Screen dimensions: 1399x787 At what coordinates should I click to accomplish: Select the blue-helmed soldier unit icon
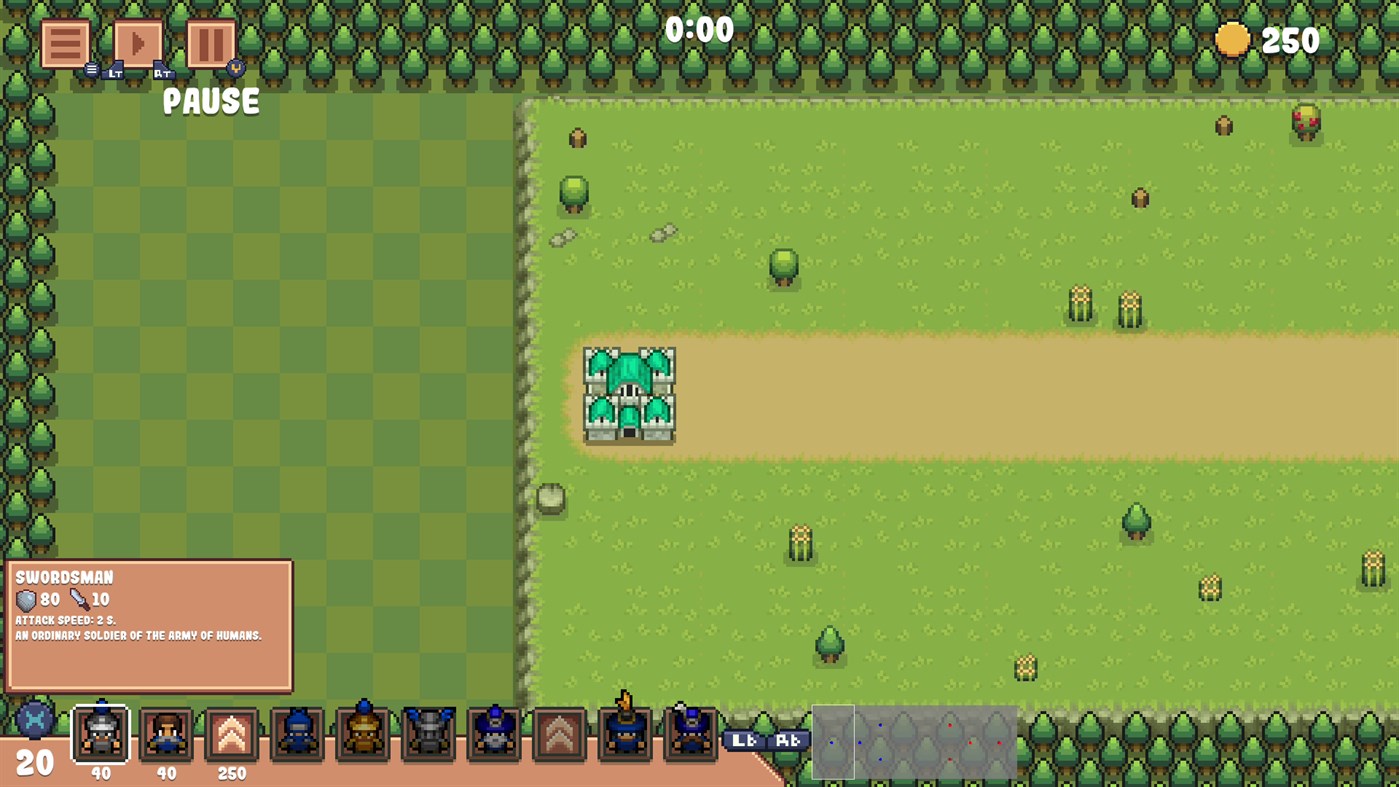click(x=496, y=732)
